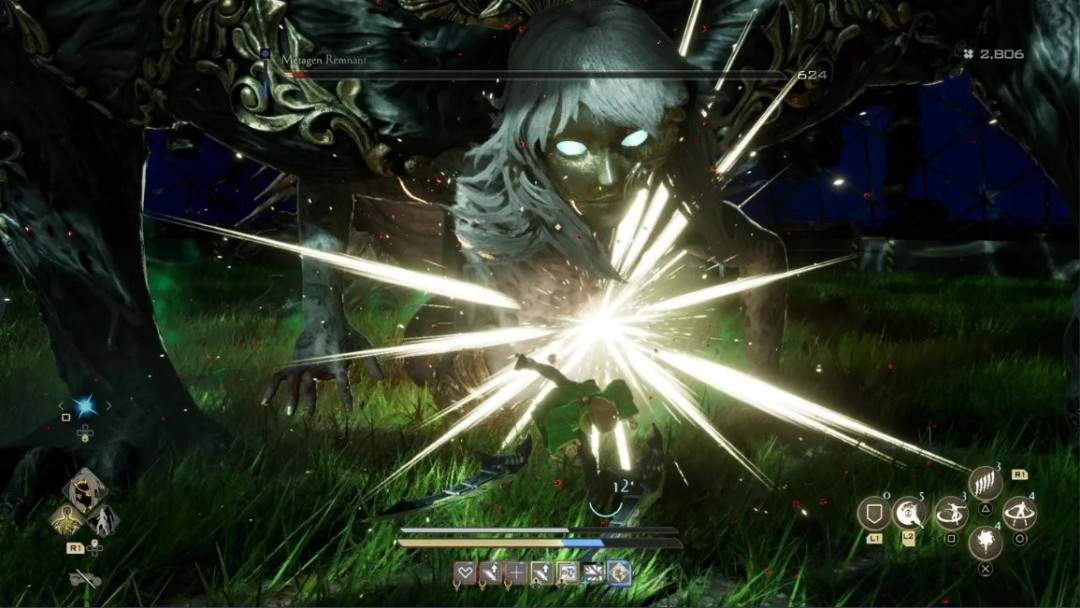Screen dimensions: 1080x608
Task: Use the crescent moon skill
Action: click(x=909, y=514)
